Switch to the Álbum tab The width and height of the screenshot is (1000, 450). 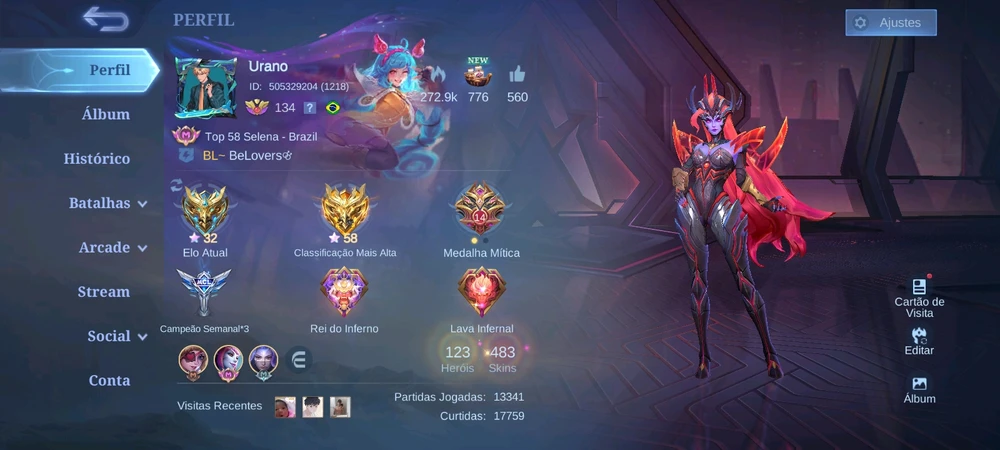coord(105,114)
